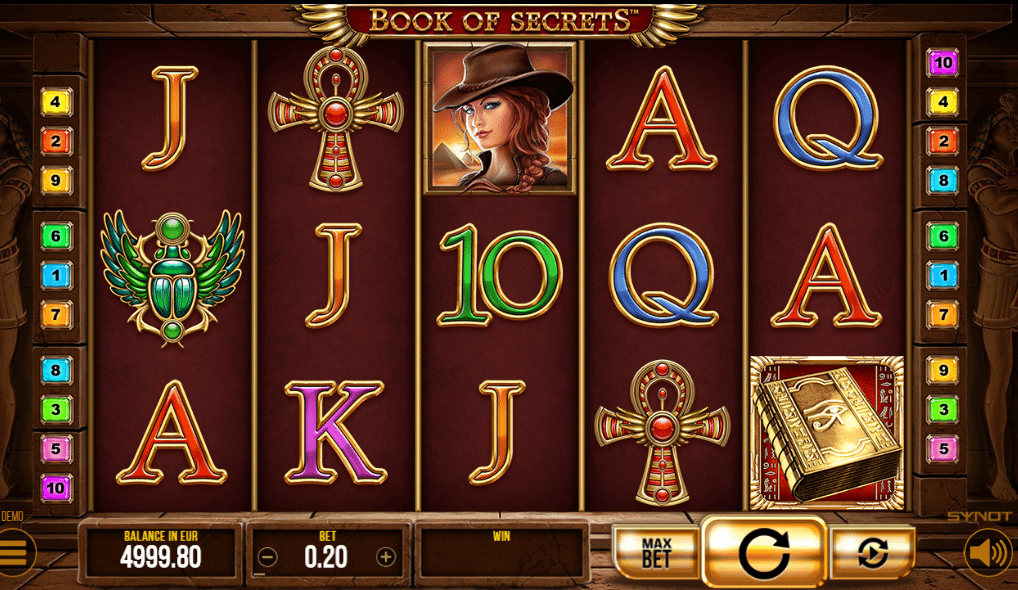The width and height of the screenshot is (1018, 590).
Task: Decrease the bet with the minus button
Action: [267, 557]
